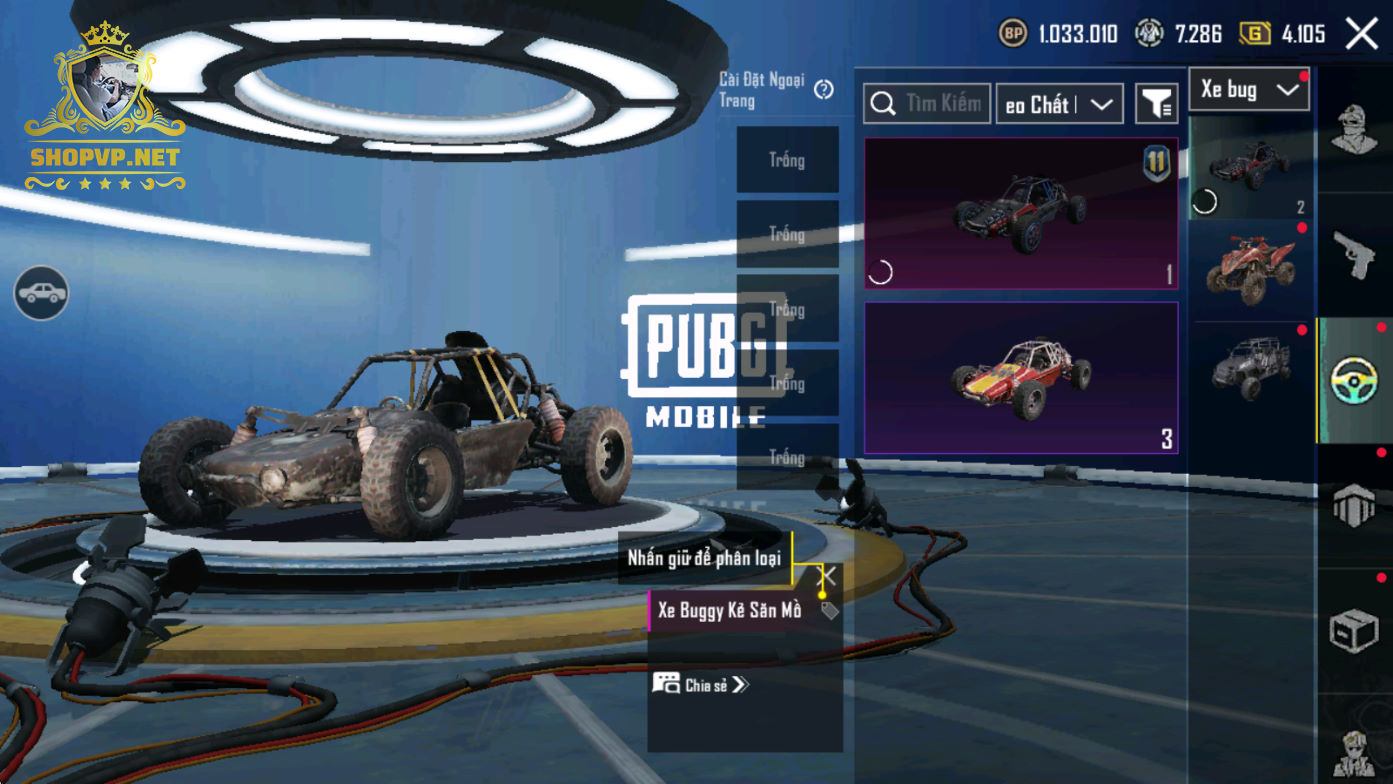The width and height of the screenshot is (1393, 784).
Task: Select the red quad bike vehicle category
Action: coord(1249,270)
